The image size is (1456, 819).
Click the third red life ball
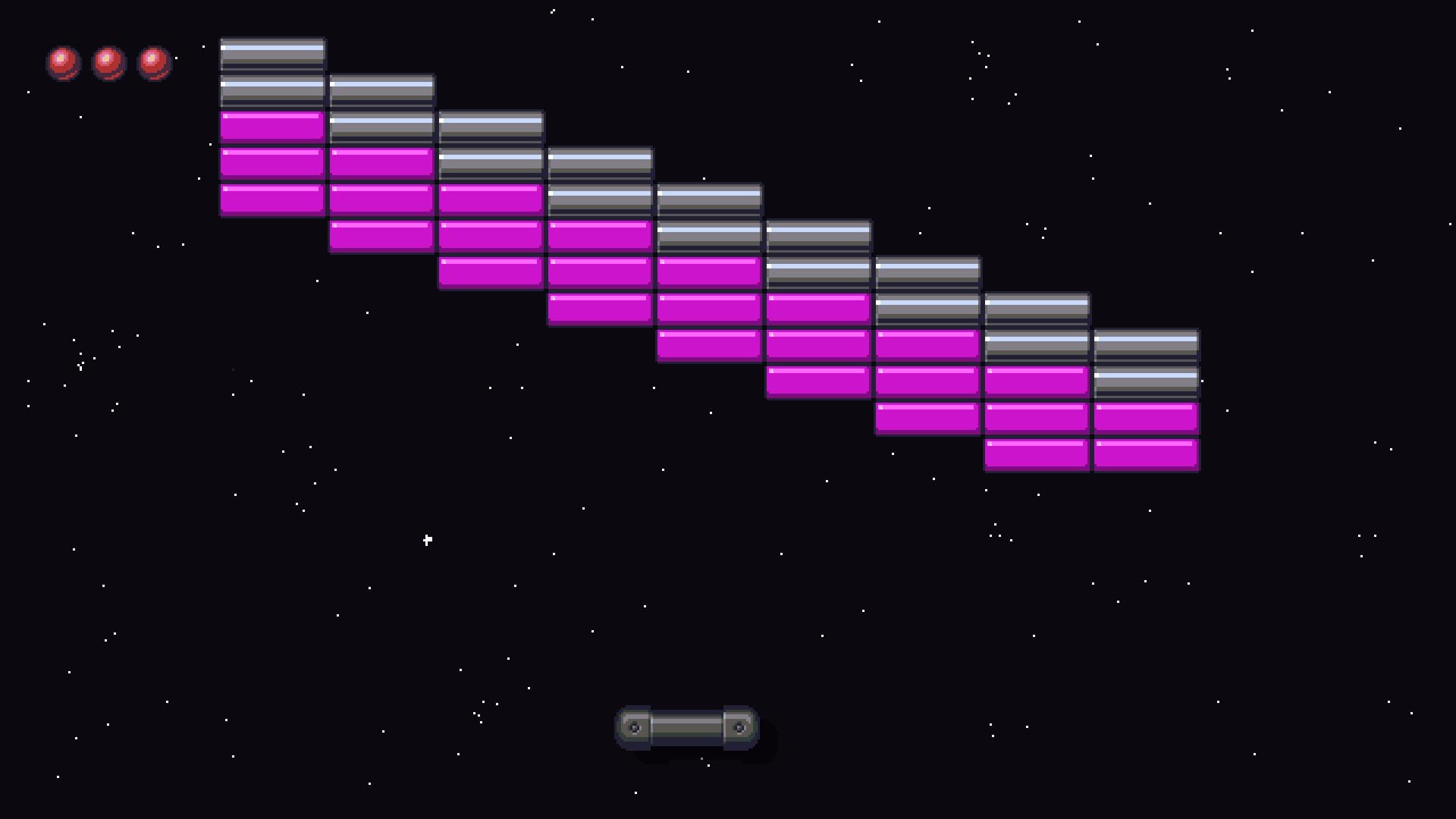click(x=153, y=64)
